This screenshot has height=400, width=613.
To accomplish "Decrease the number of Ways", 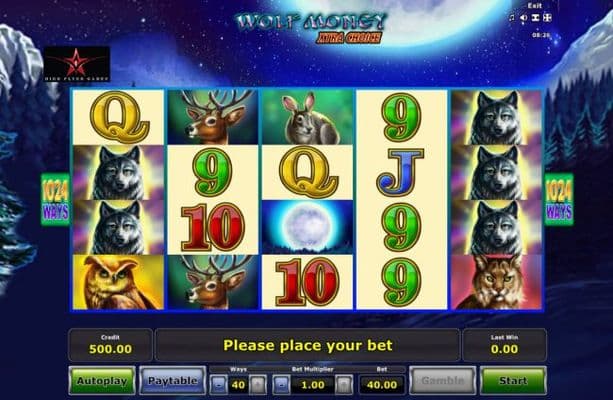I will point(218,384).
